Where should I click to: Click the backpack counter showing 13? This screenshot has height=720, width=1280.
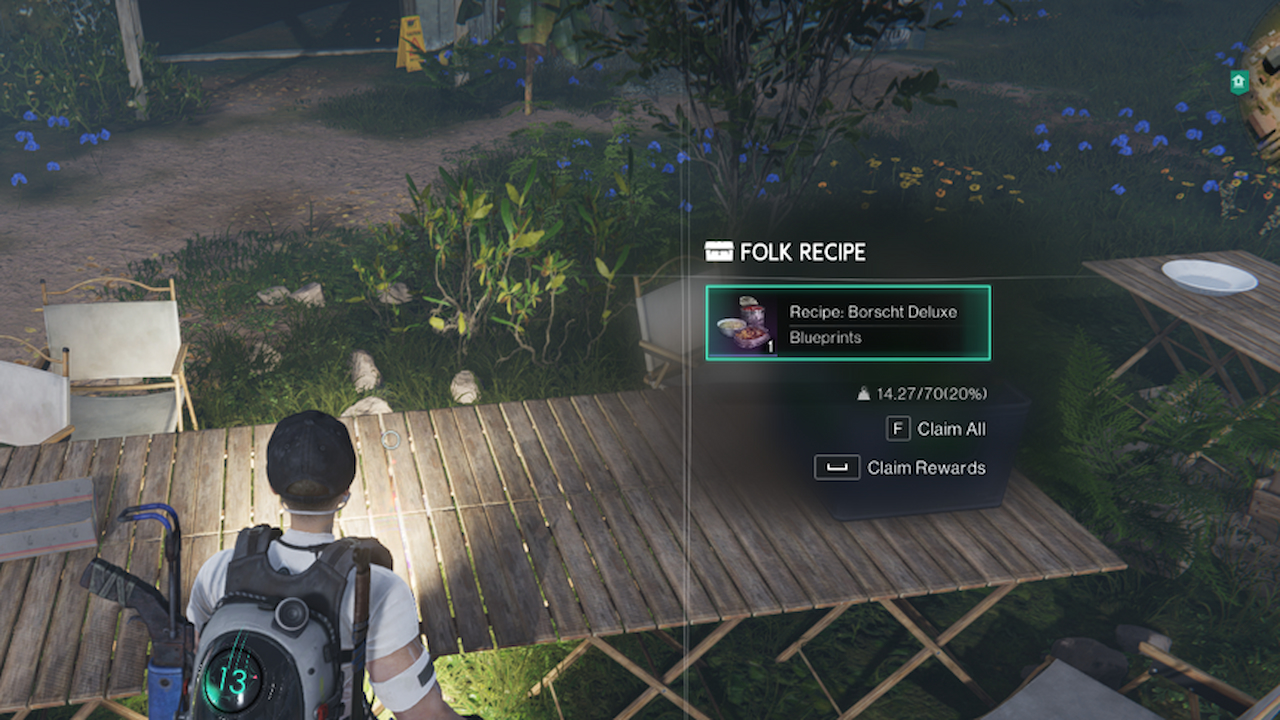tap(233, 680)
